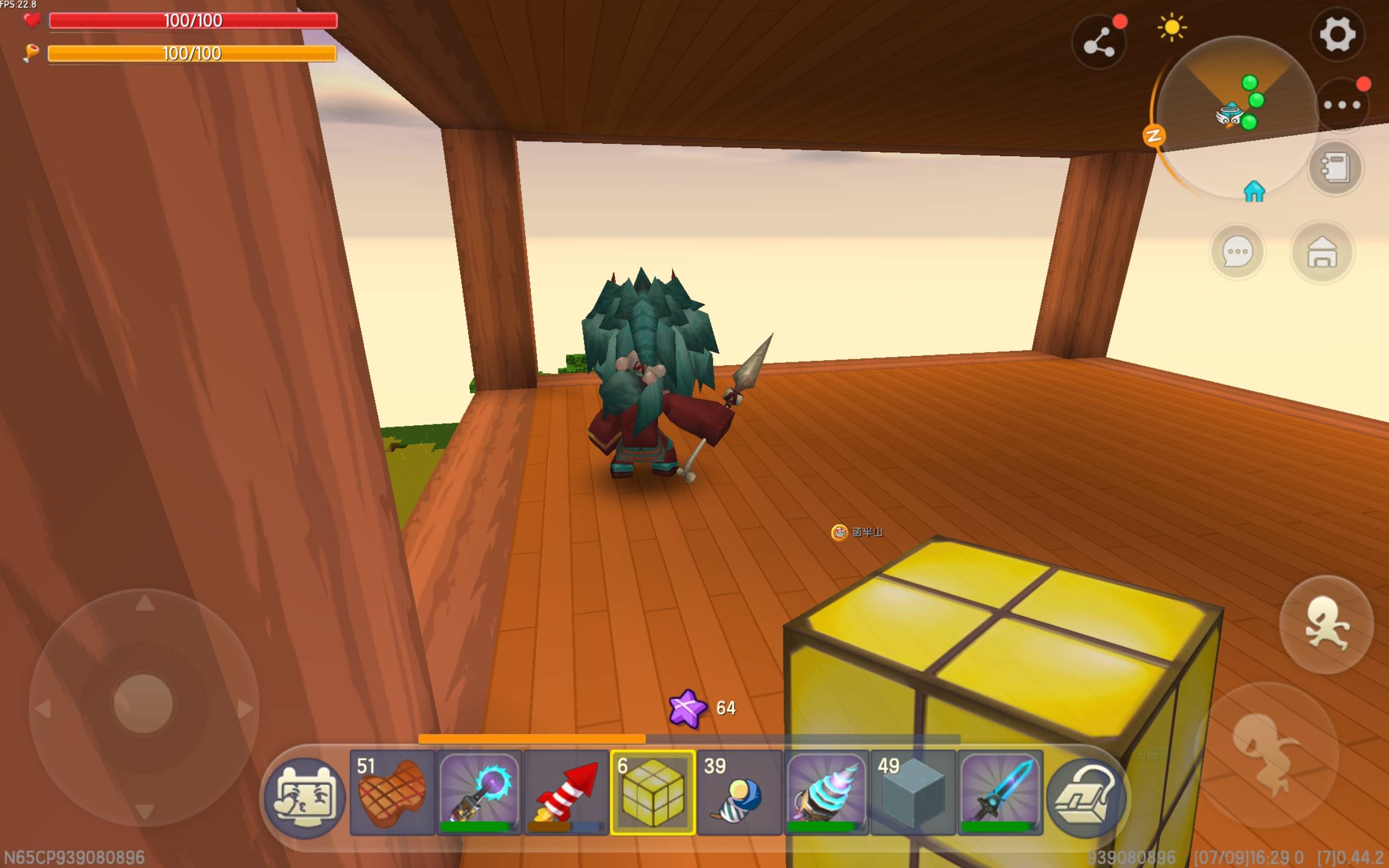Open the backpack inventory button
Screen dimensions: 1389x868
point(1086,798)
